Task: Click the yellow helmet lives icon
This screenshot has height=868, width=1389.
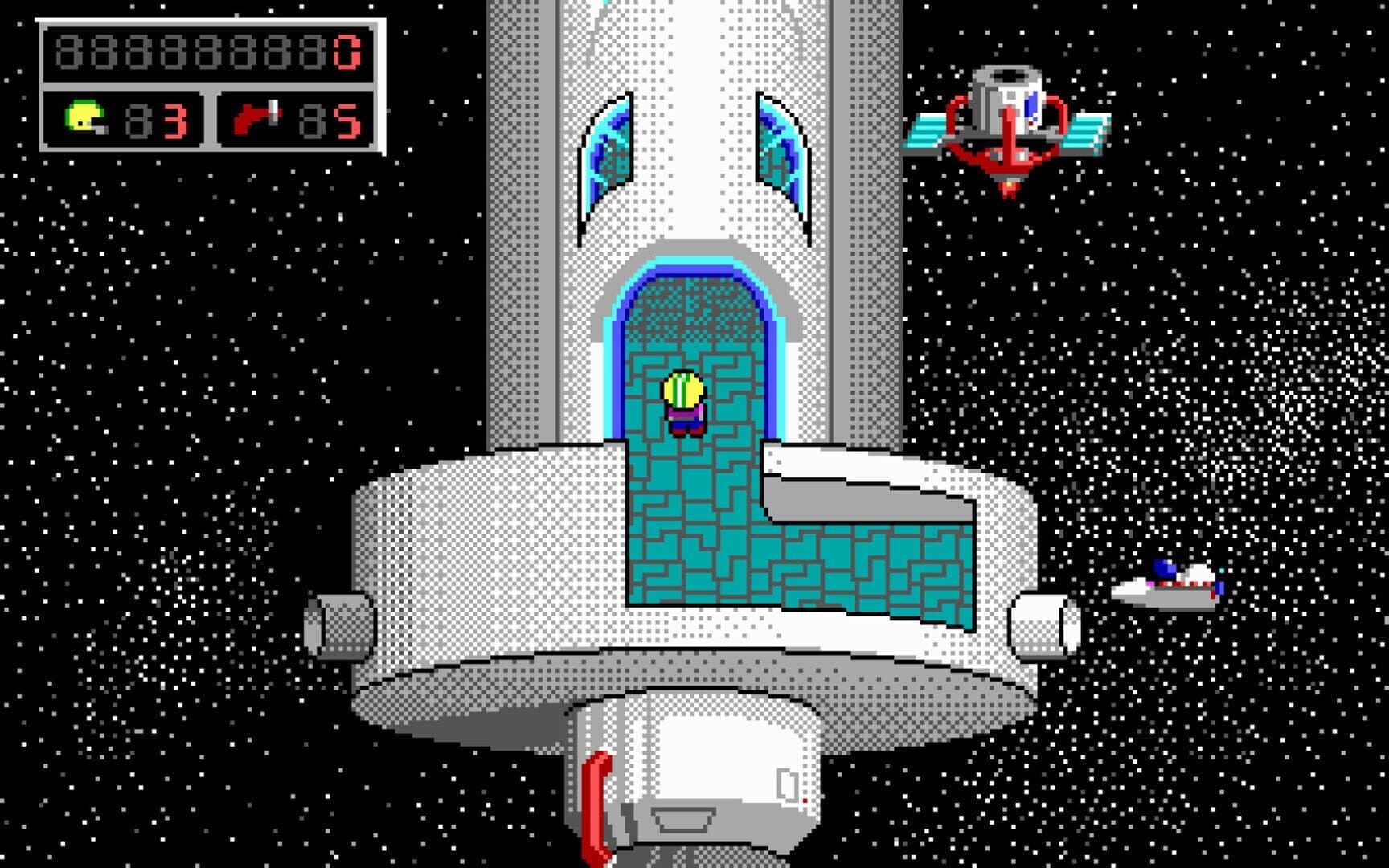Action: 84,118
